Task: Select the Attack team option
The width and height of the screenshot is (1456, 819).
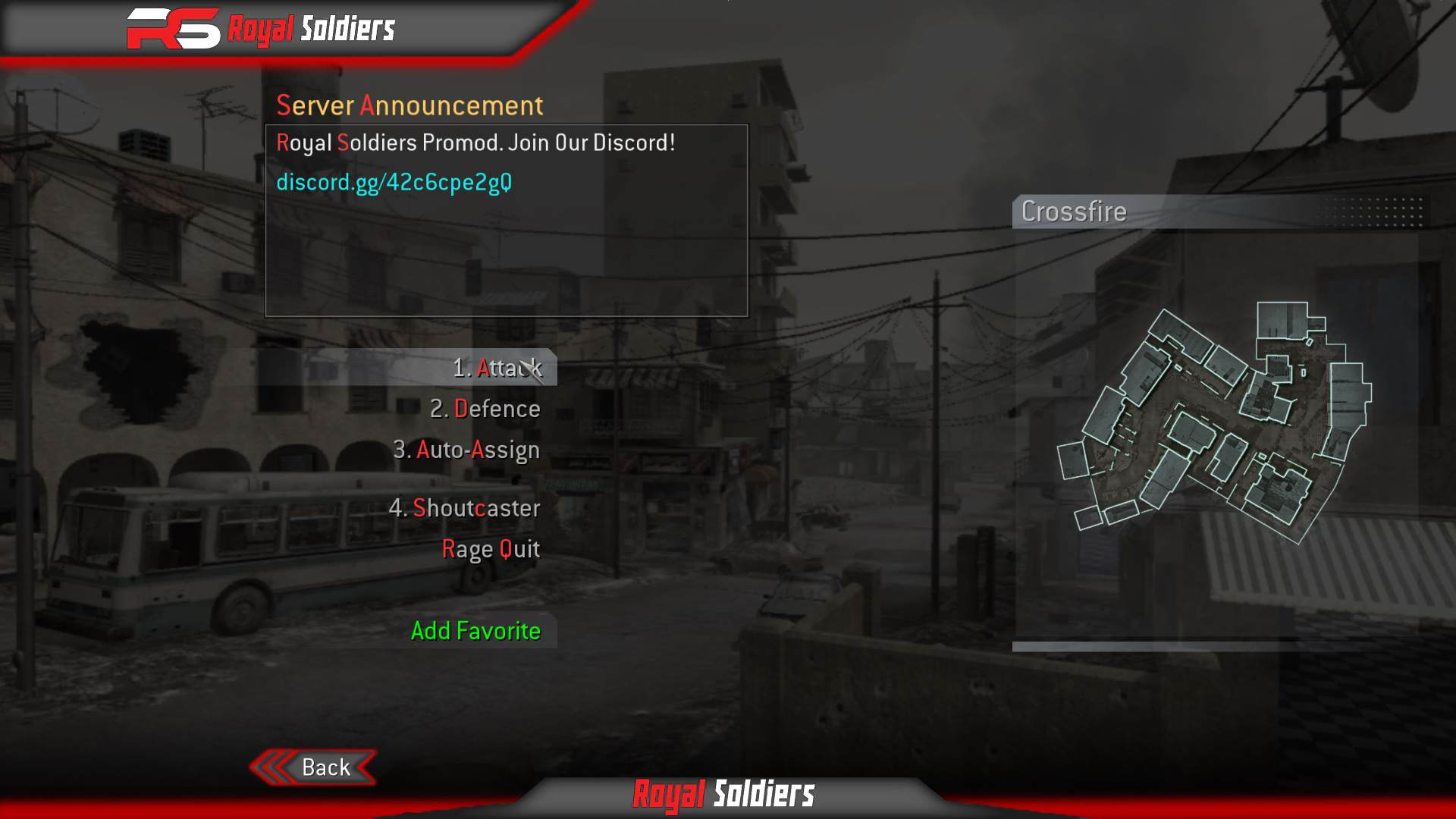Action: pos(498,369)
